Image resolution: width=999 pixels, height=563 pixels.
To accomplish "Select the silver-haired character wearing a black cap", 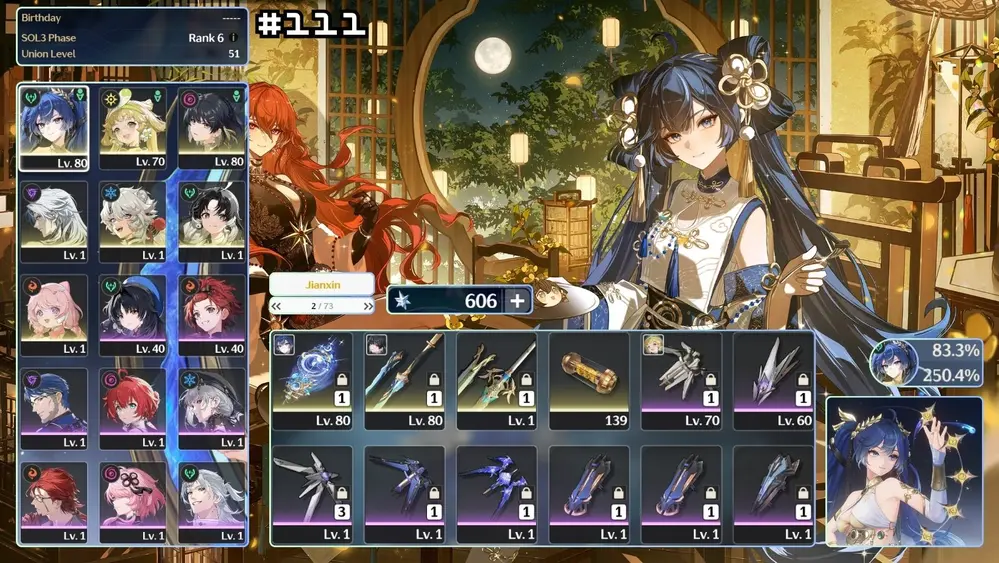I will 211,408.
